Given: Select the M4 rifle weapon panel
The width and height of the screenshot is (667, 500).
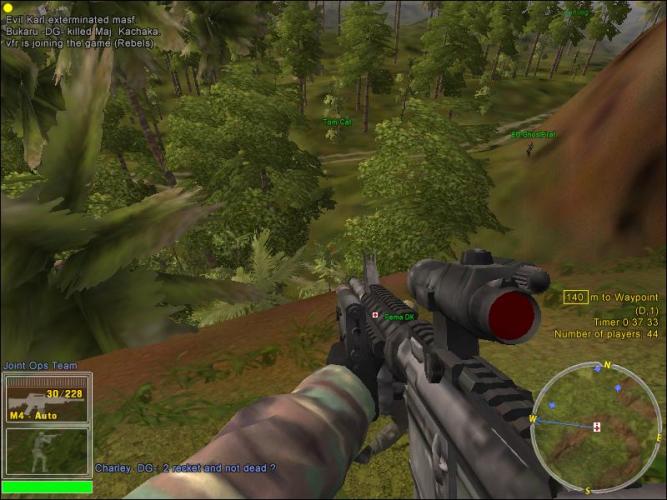Looking at the screenshot, I should (47, 400).
